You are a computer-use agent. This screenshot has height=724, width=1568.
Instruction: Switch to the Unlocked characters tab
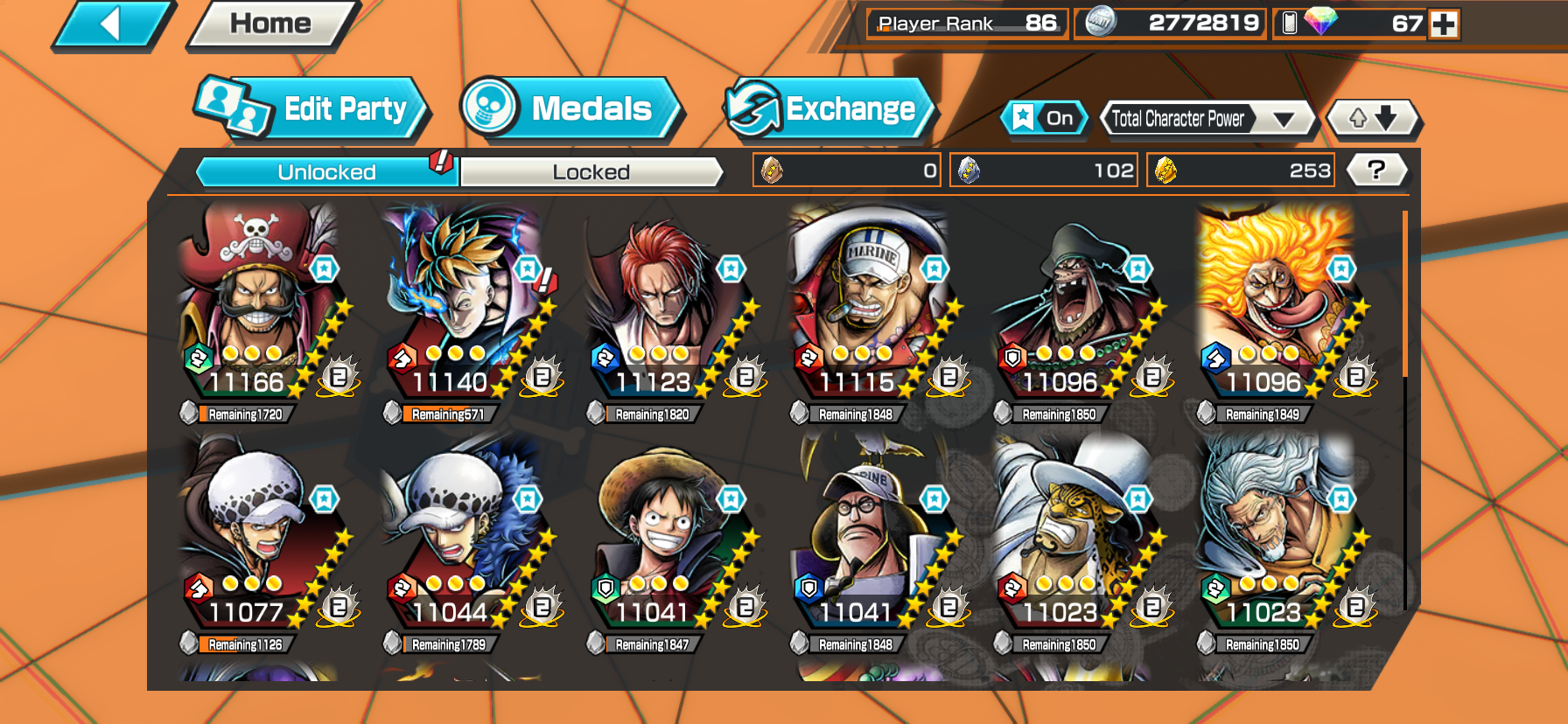pyautogui.click(x=326, y=172)
